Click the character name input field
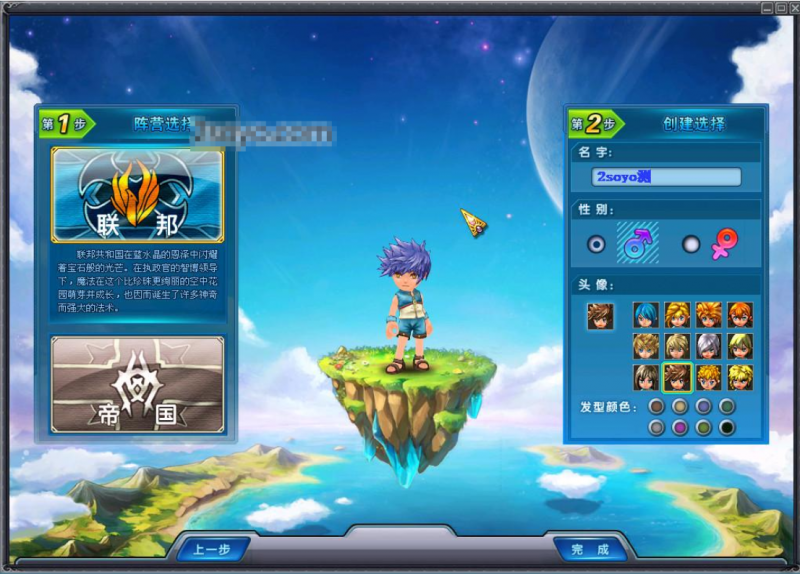The height and width of the screenshot is (574, 800). [666, 177]
